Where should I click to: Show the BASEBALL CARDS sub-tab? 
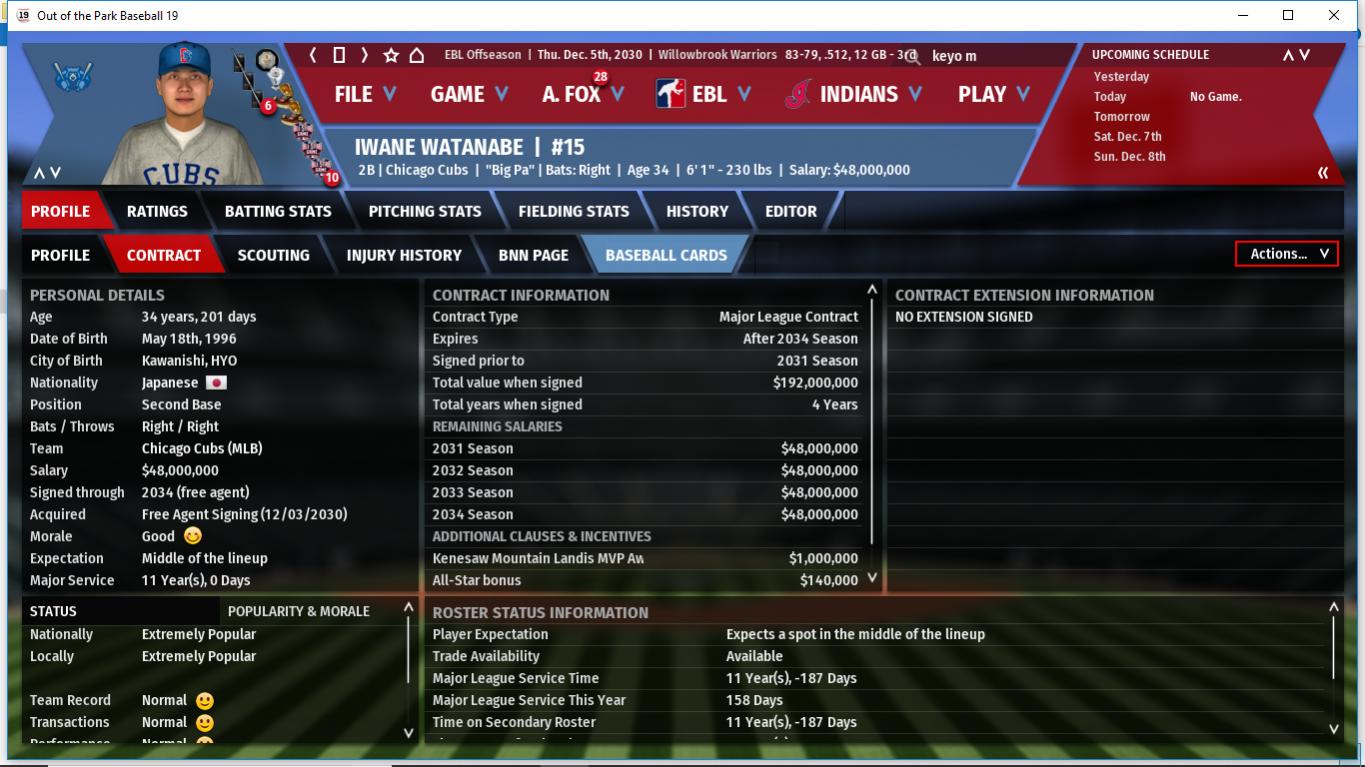(666, 255)
